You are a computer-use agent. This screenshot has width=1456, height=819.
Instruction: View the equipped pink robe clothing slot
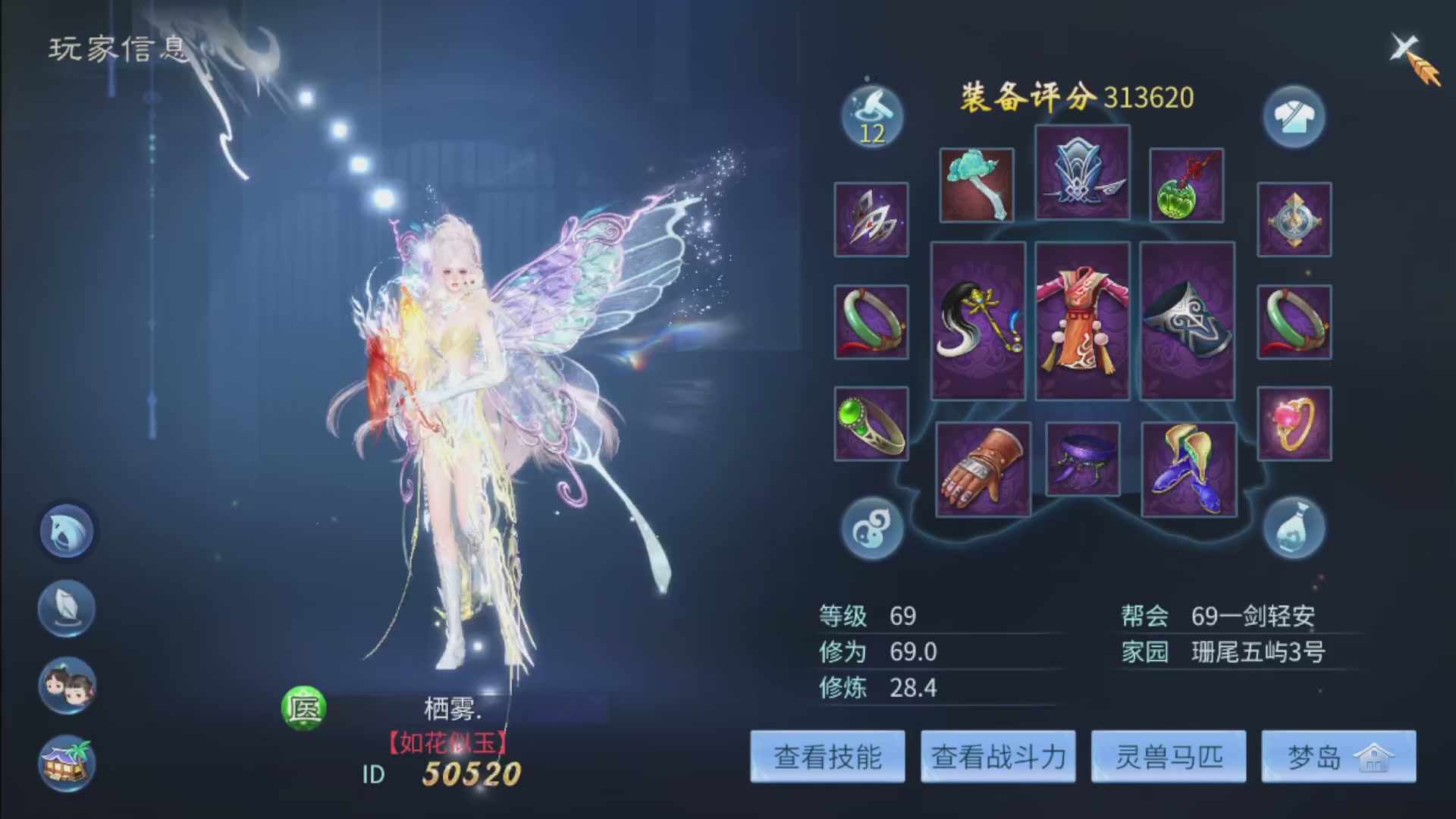coord(1082,322)
